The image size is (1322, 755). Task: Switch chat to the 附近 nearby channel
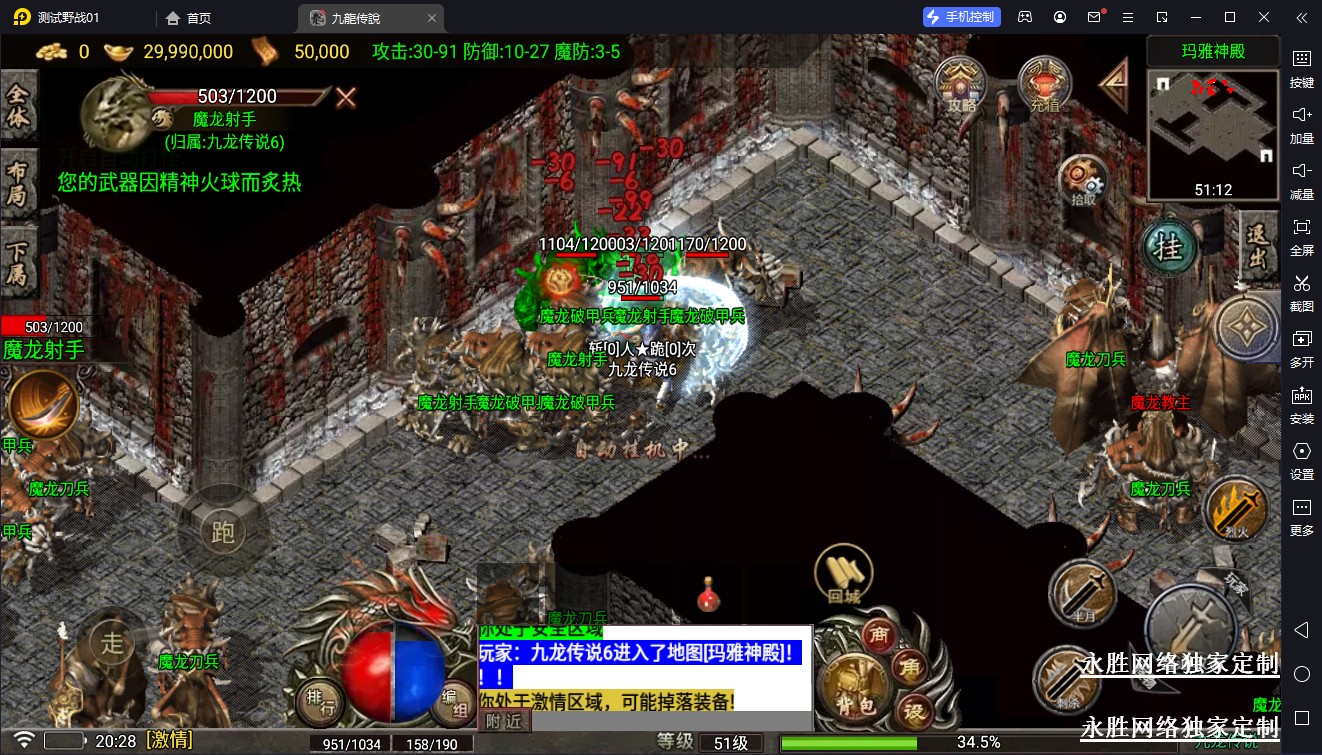click(504, 720)
